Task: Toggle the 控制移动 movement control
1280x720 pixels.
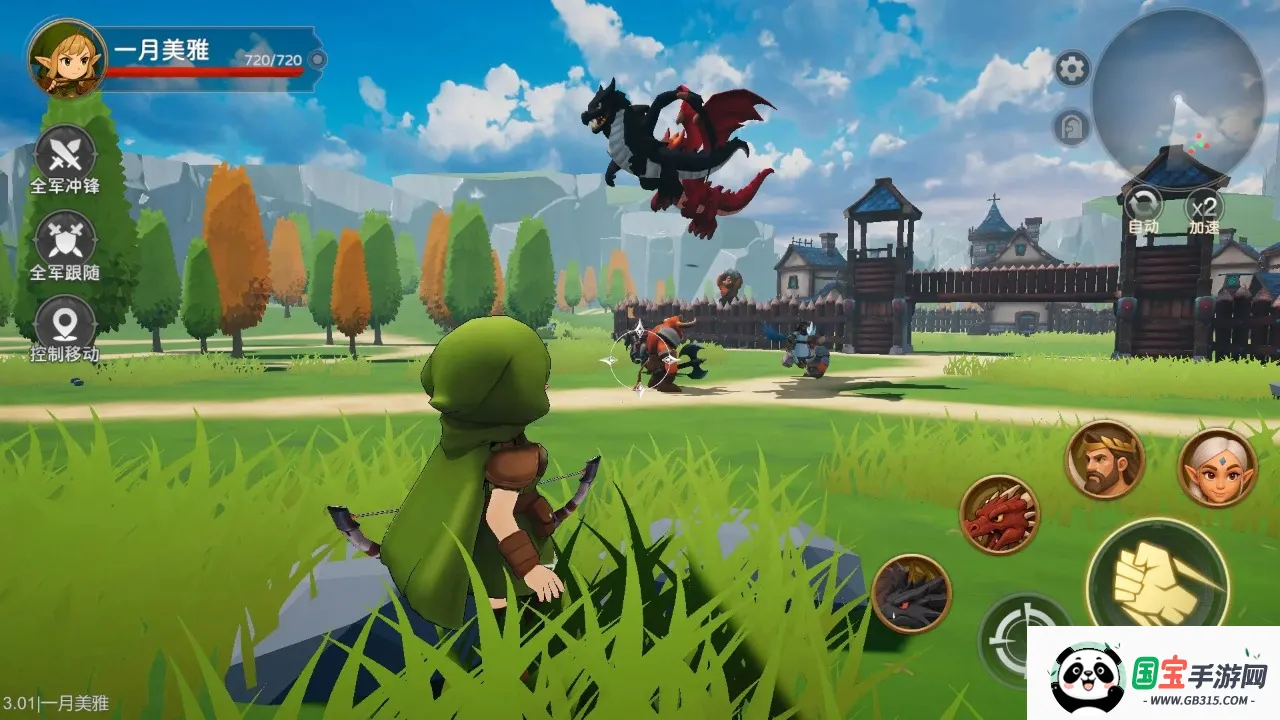Action: 65,324
